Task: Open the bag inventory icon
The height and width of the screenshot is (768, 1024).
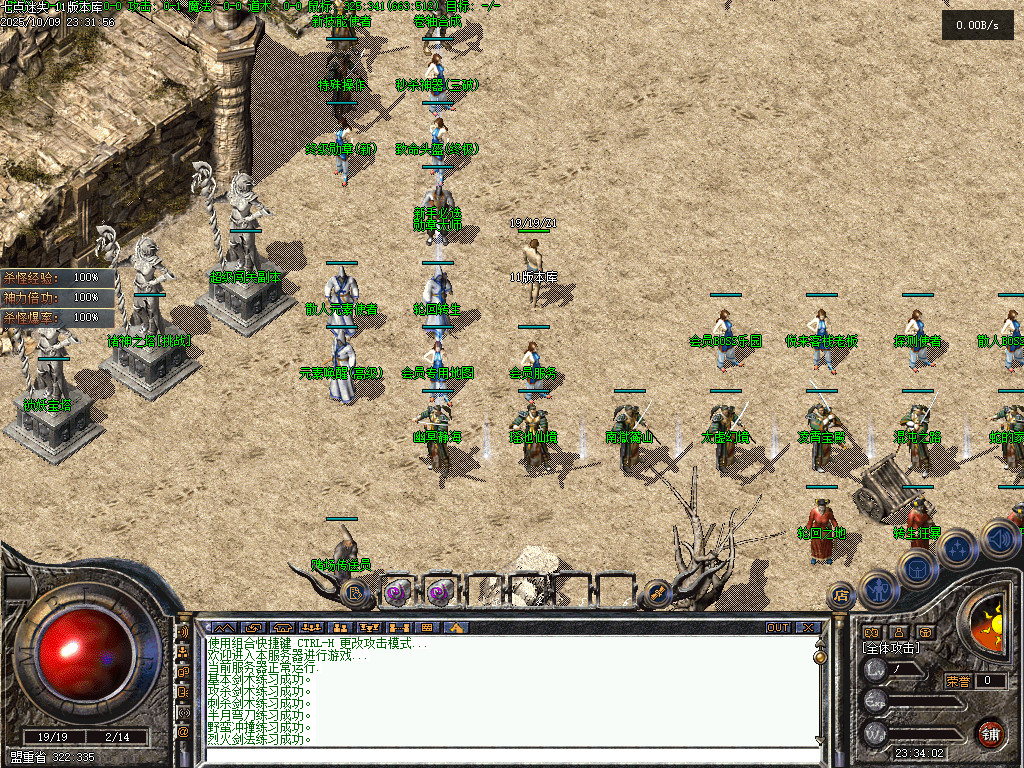Action: pos(916,569)
